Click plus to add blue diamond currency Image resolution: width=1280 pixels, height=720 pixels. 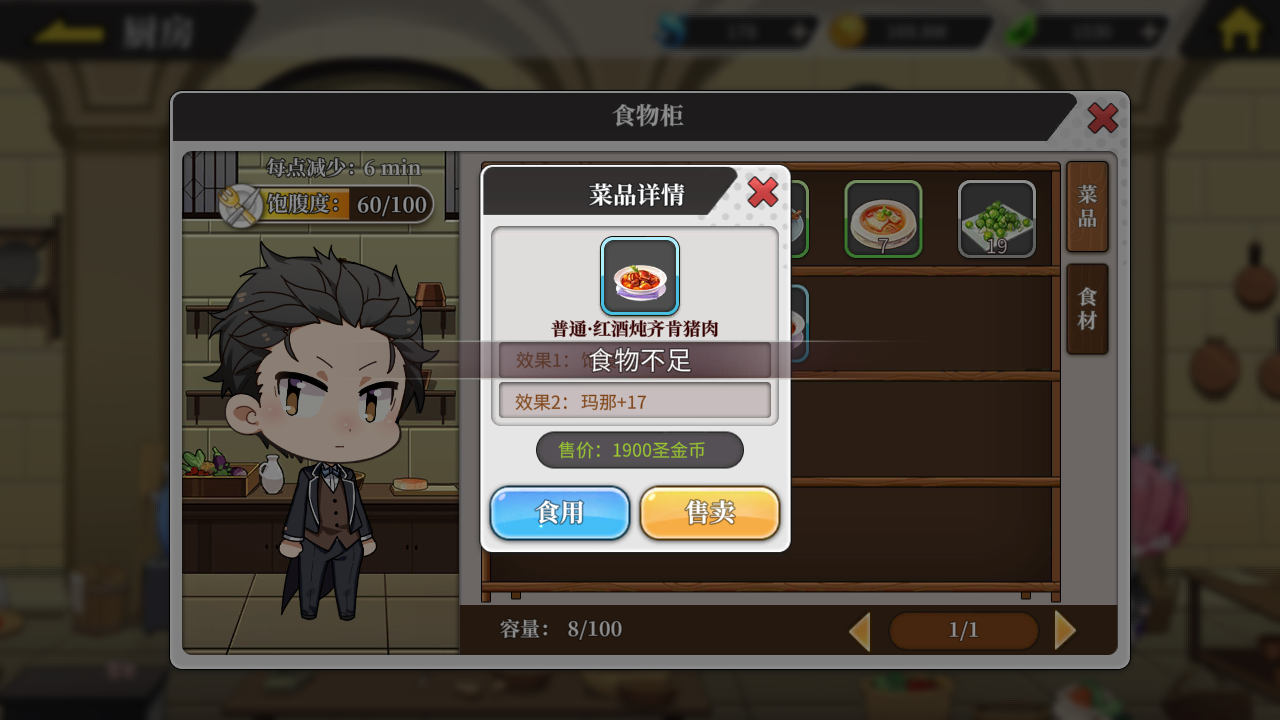[x=798, y=31]
